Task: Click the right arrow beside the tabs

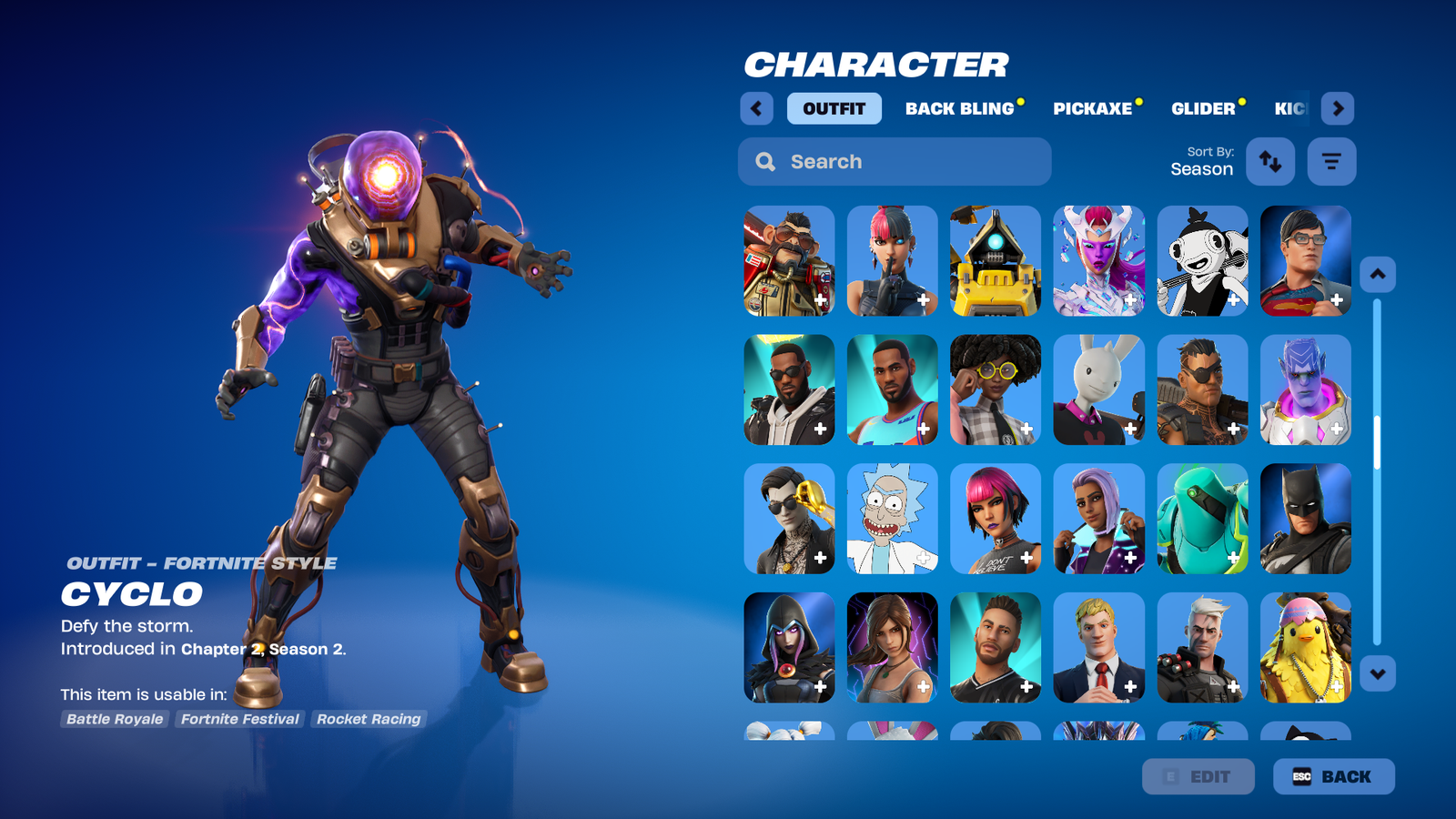Action: pos(1337,108)
